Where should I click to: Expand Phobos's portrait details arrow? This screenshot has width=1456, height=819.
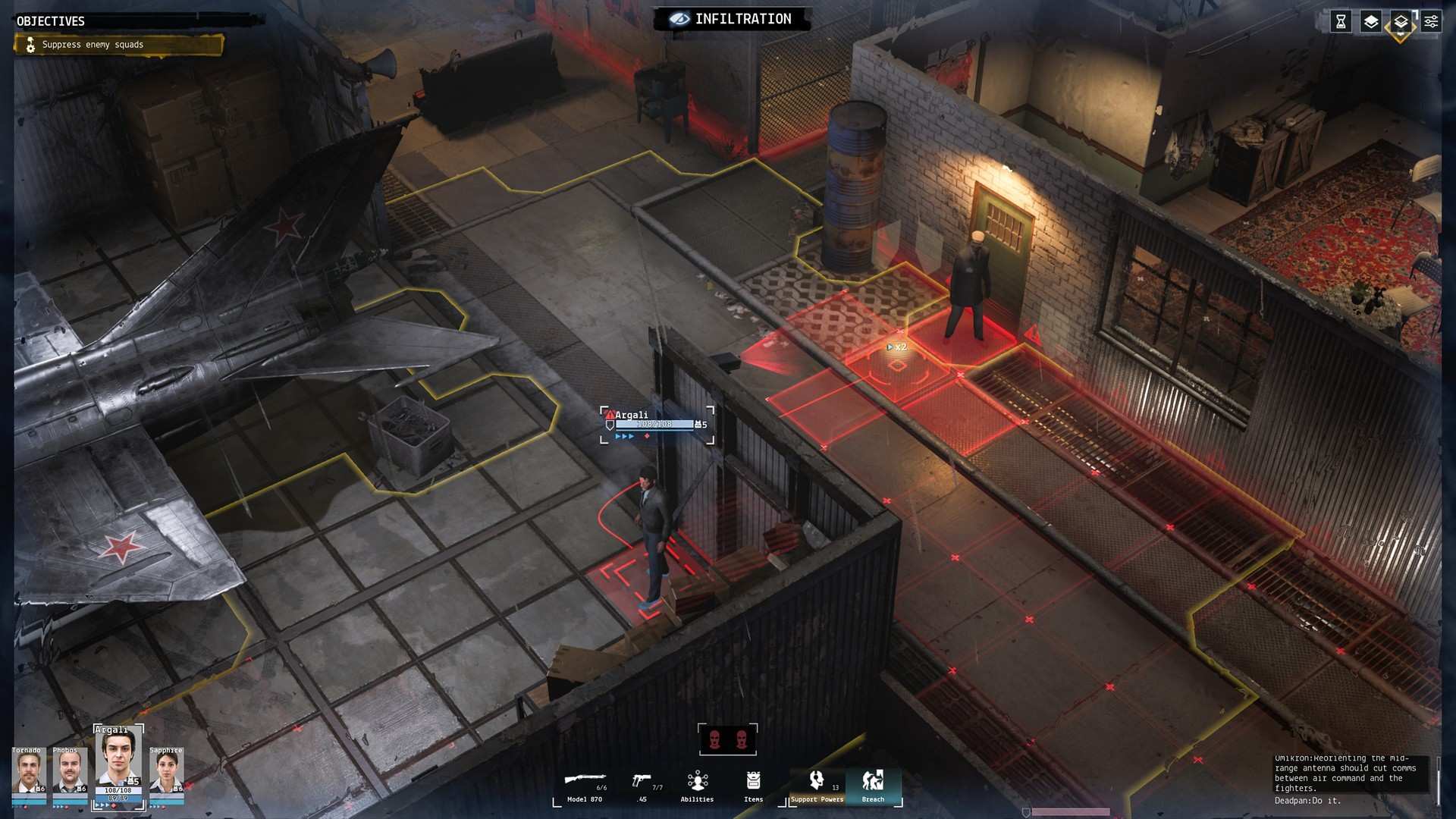[x=81, y=810]
